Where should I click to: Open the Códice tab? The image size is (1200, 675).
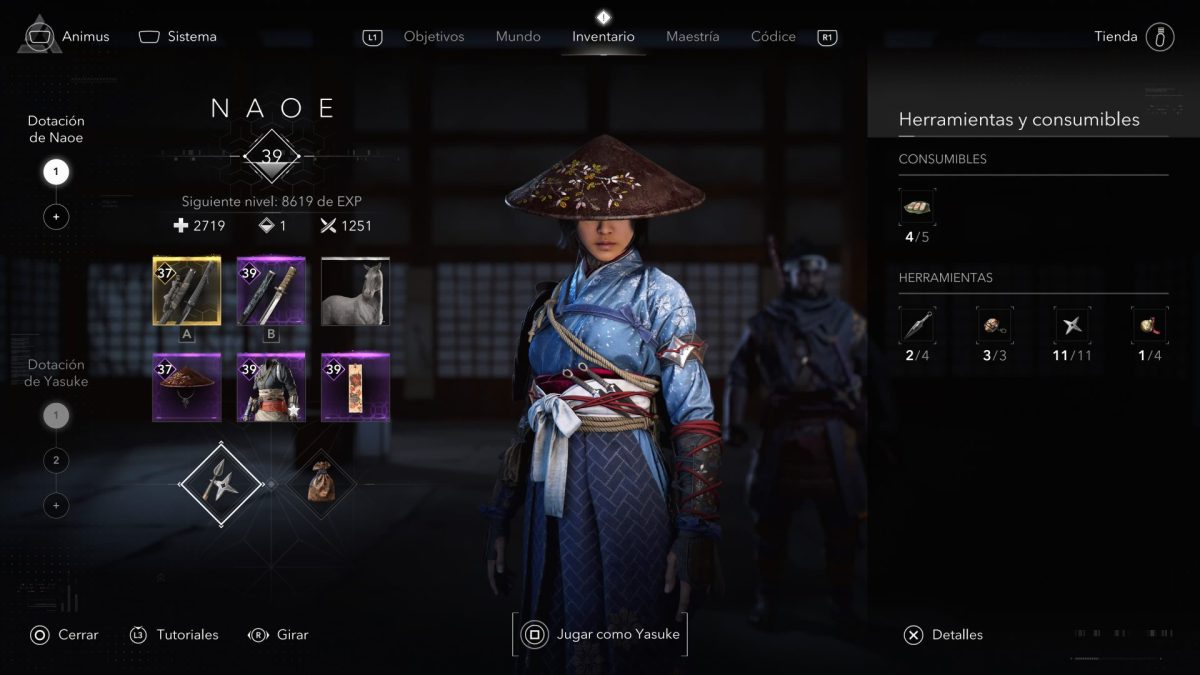(773, 37)
